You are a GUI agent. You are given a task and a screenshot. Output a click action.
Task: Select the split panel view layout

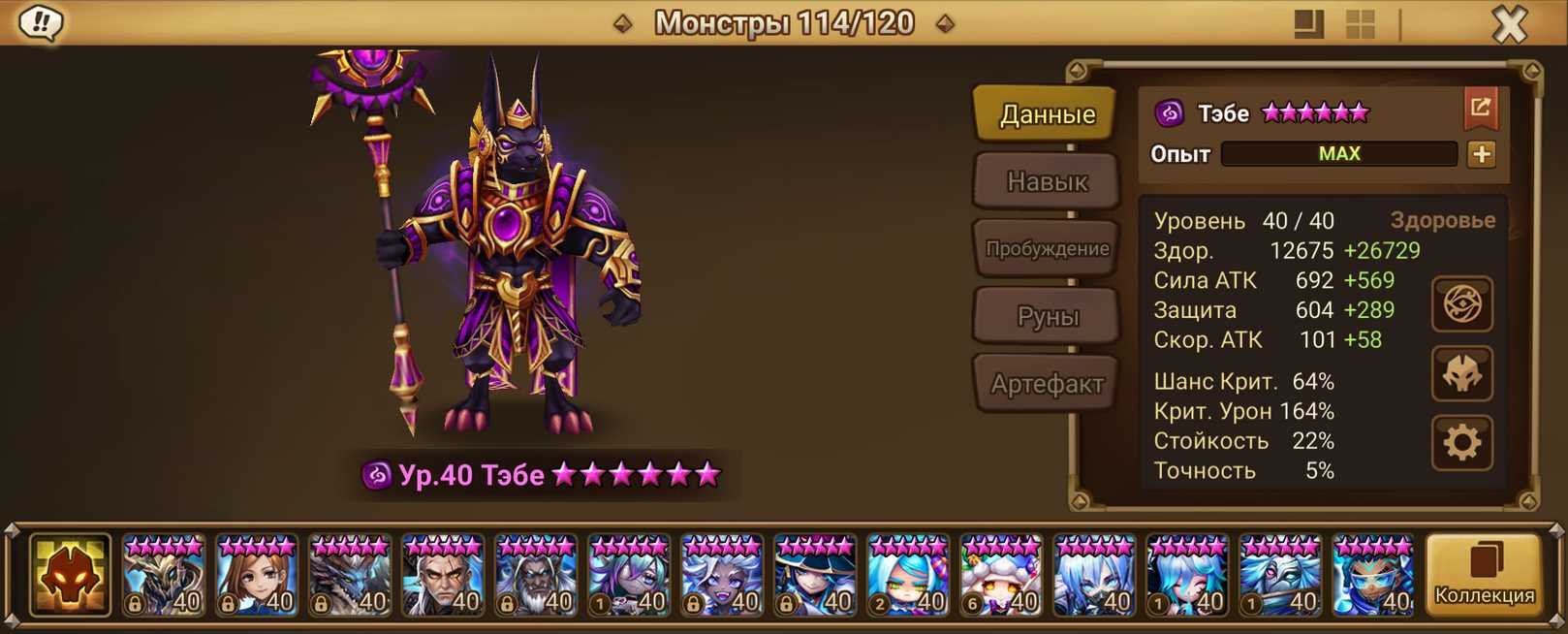[1308, 24]
